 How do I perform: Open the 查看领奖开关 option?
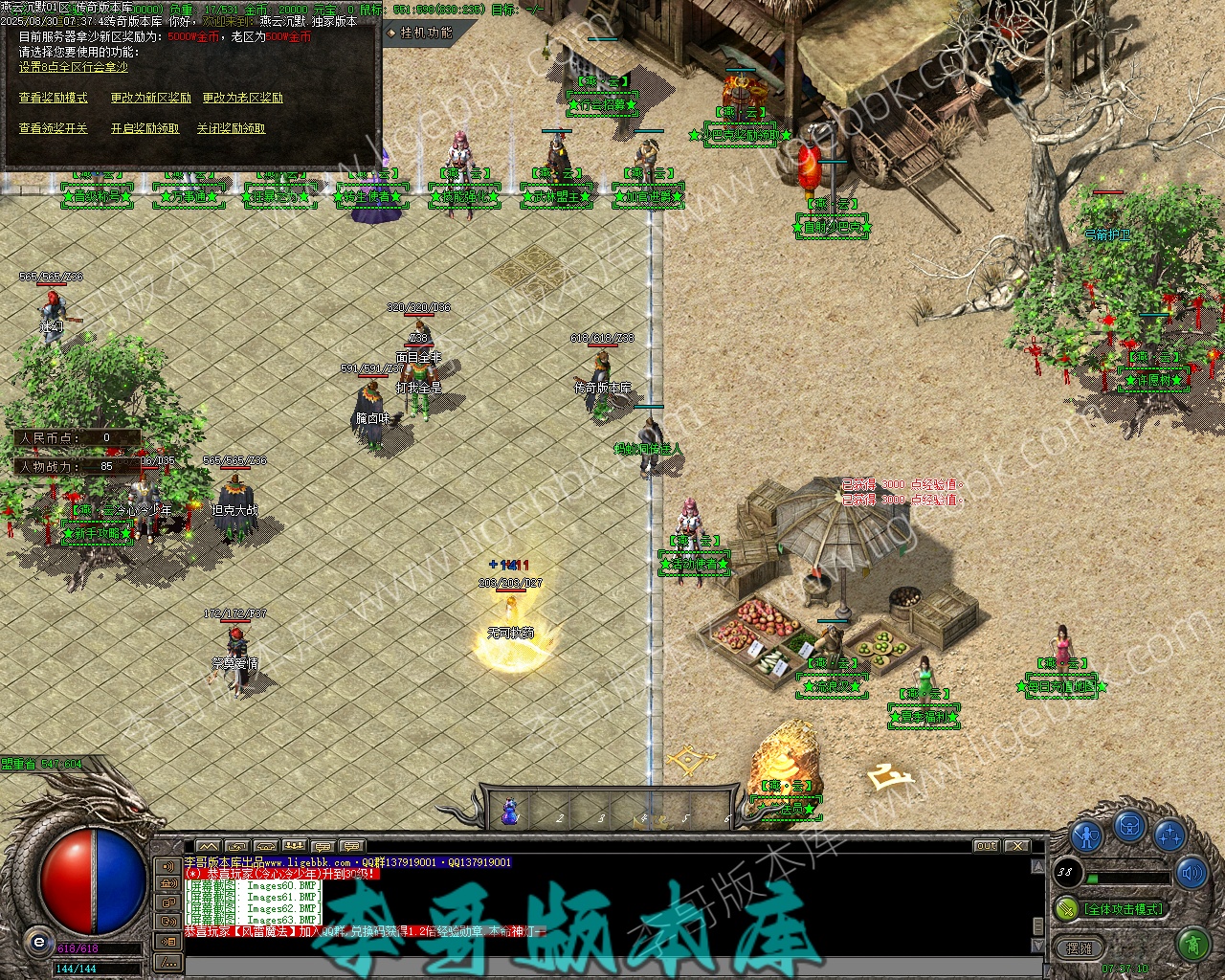tap(53, 128)
